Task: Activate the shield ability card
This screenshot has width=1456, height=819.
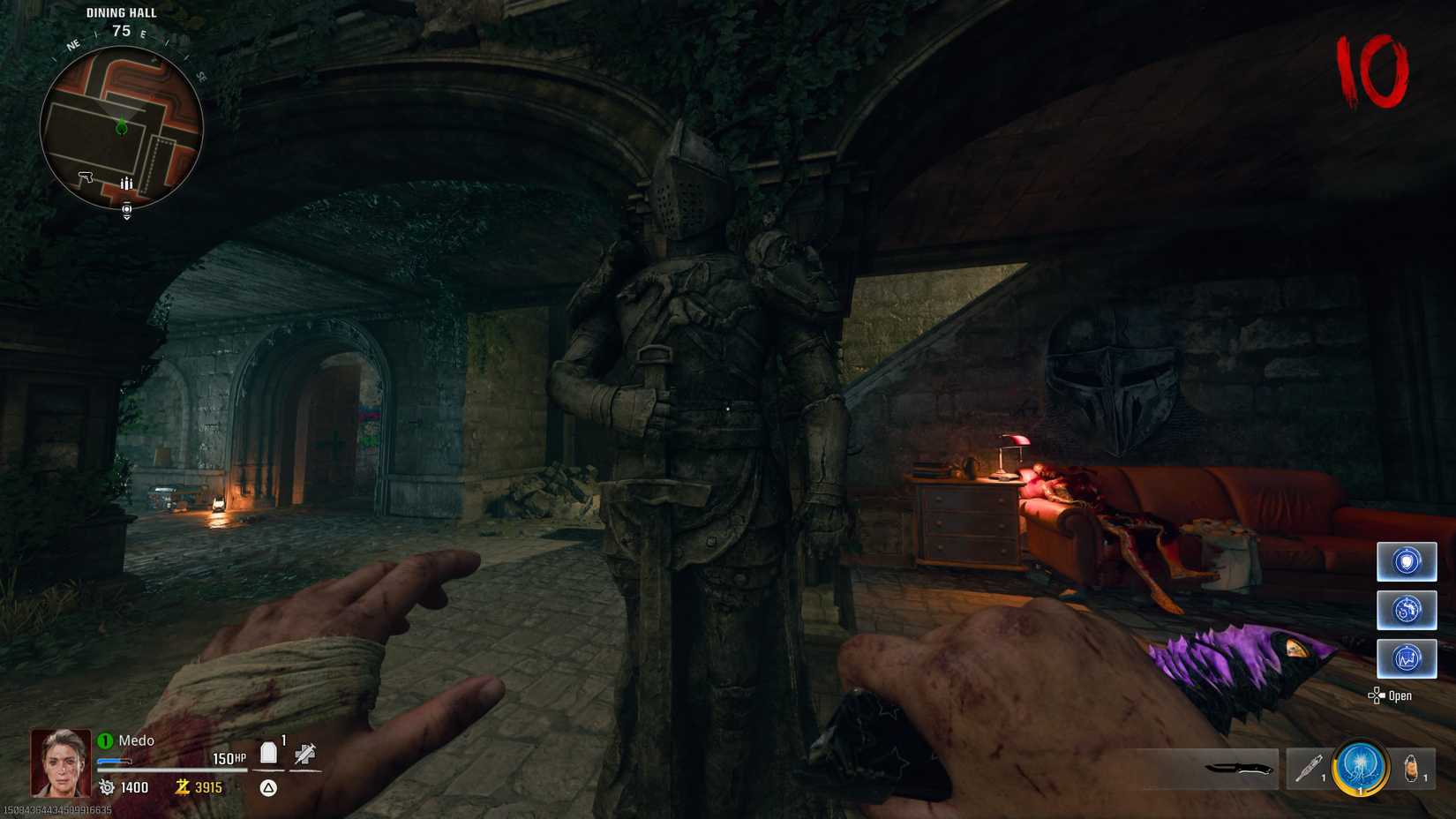Action: [1407, 561]
